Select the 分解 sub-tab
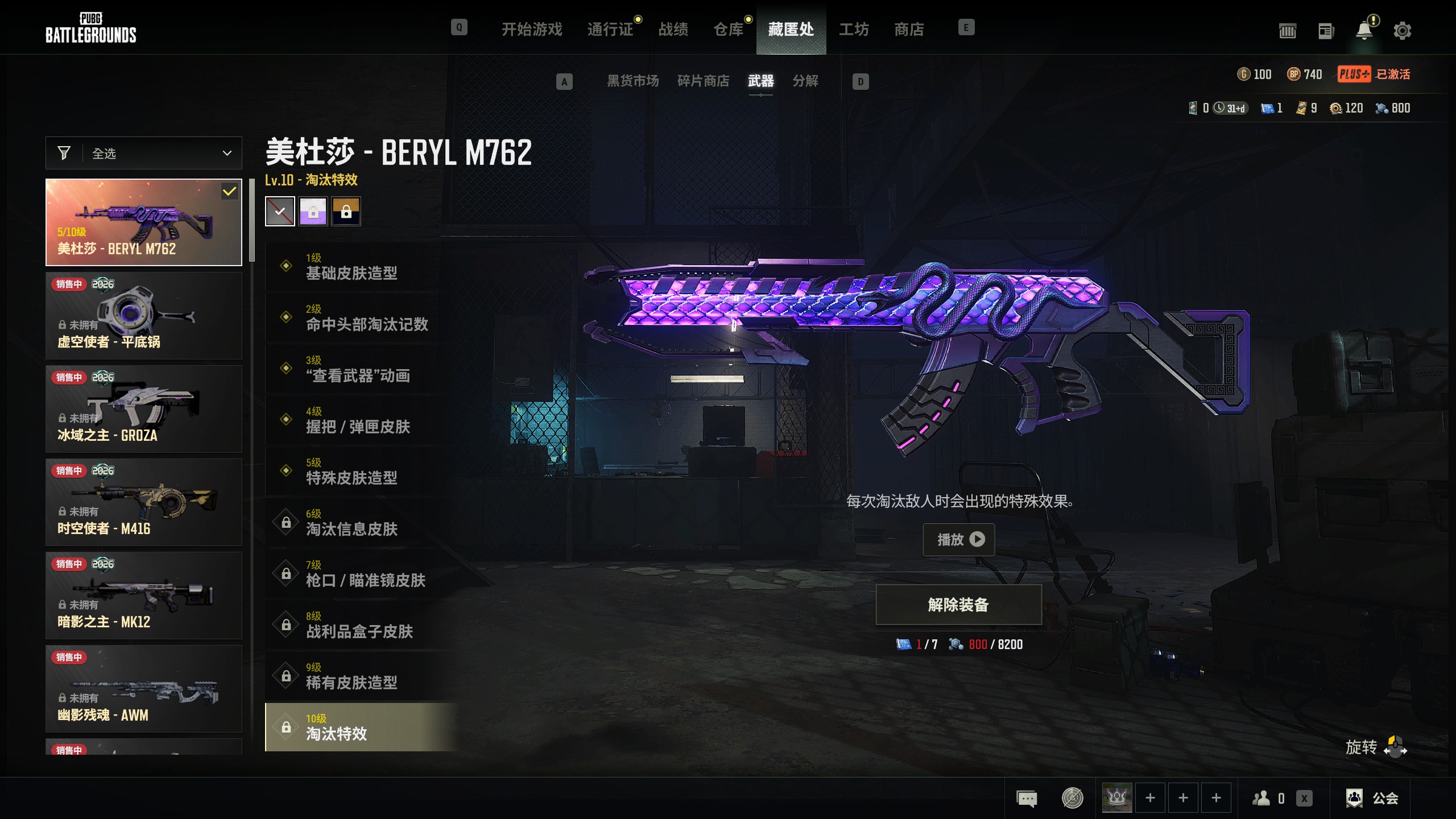The image size is (1456, 819). click(805, 81)
